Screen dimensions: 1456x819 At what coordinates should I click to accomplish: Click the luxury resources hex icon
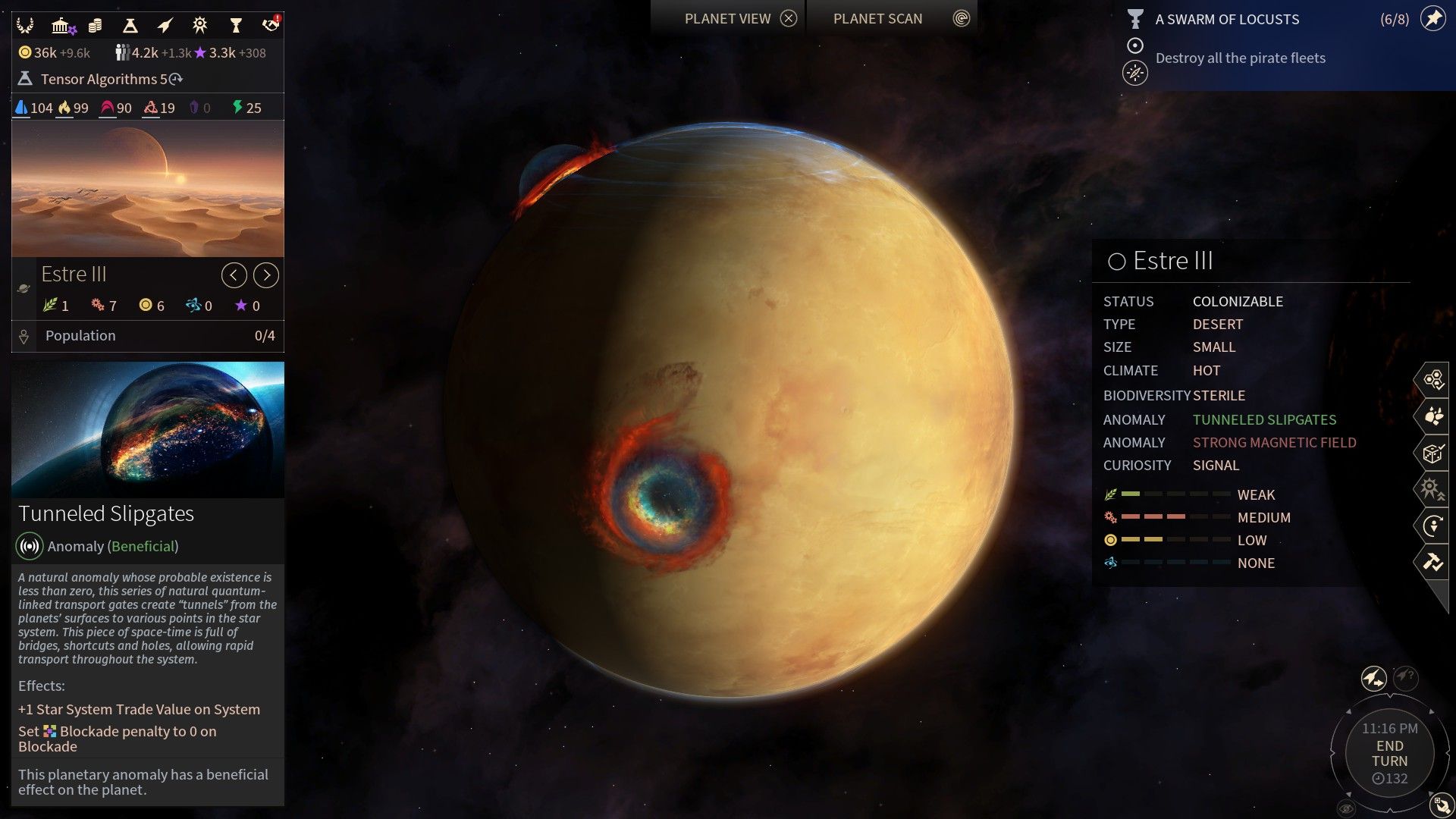pos(1433,415)
